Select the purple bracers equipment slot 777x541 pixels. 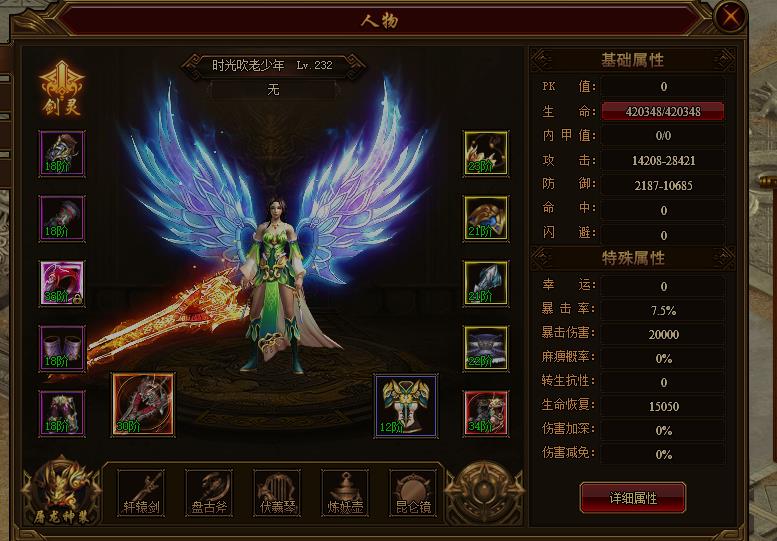click(62, 347)
